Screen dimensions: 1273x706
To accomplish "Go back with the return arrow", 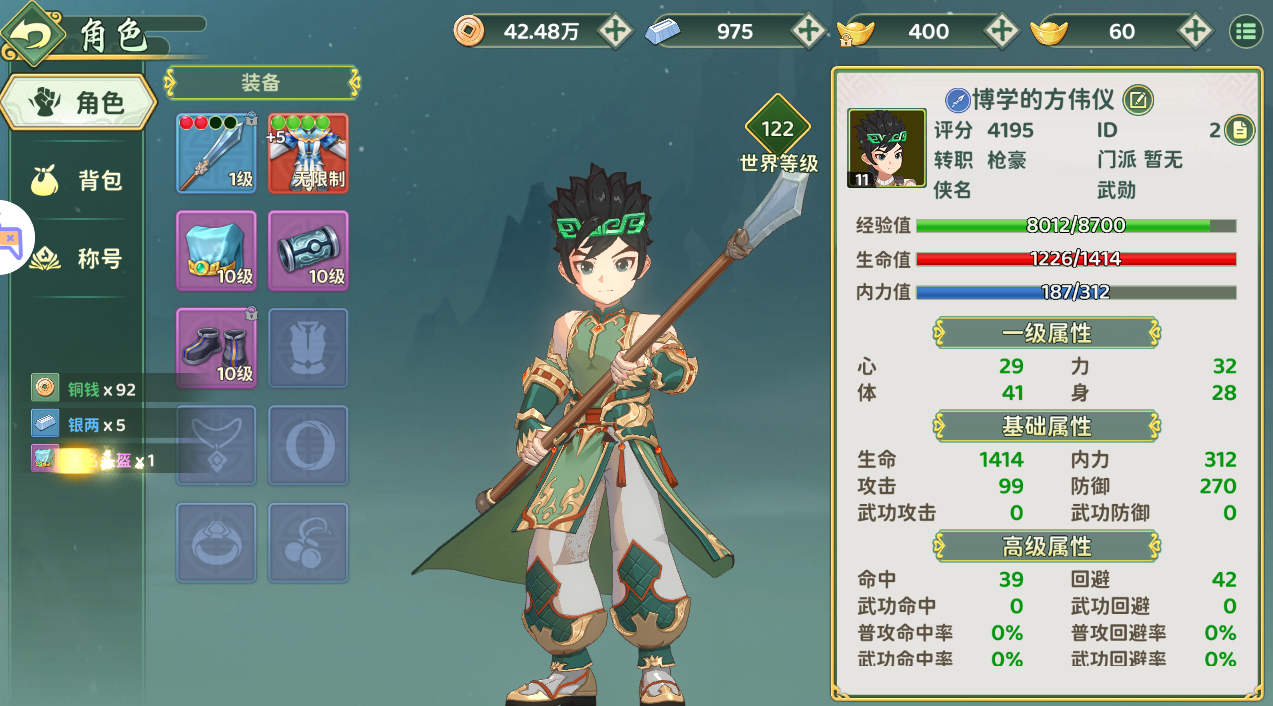I will [x=32, y=34].
